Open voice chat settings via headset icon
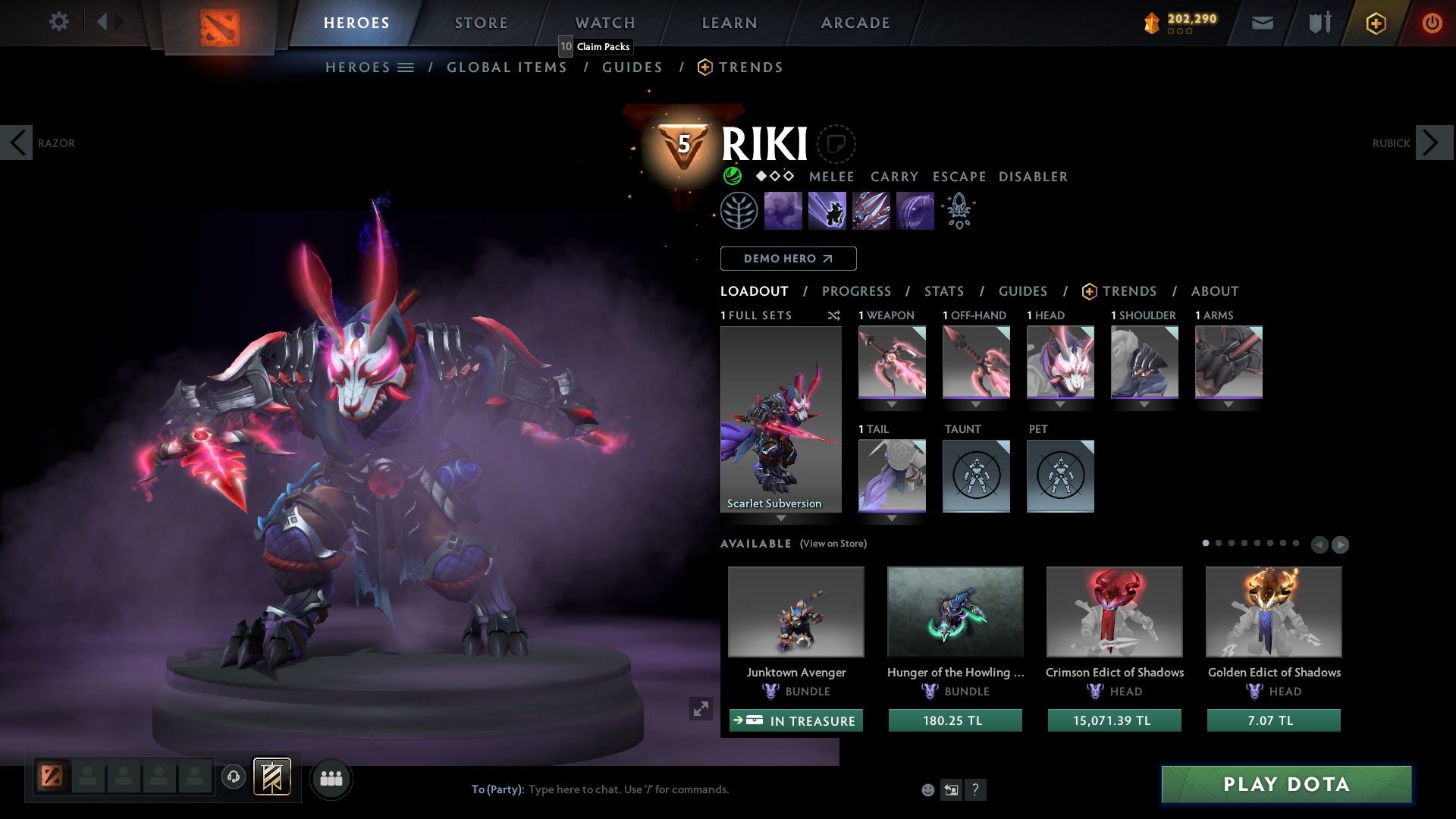Image resolution: width=1456 pixels, height=819 pixels. coord(234,778)
